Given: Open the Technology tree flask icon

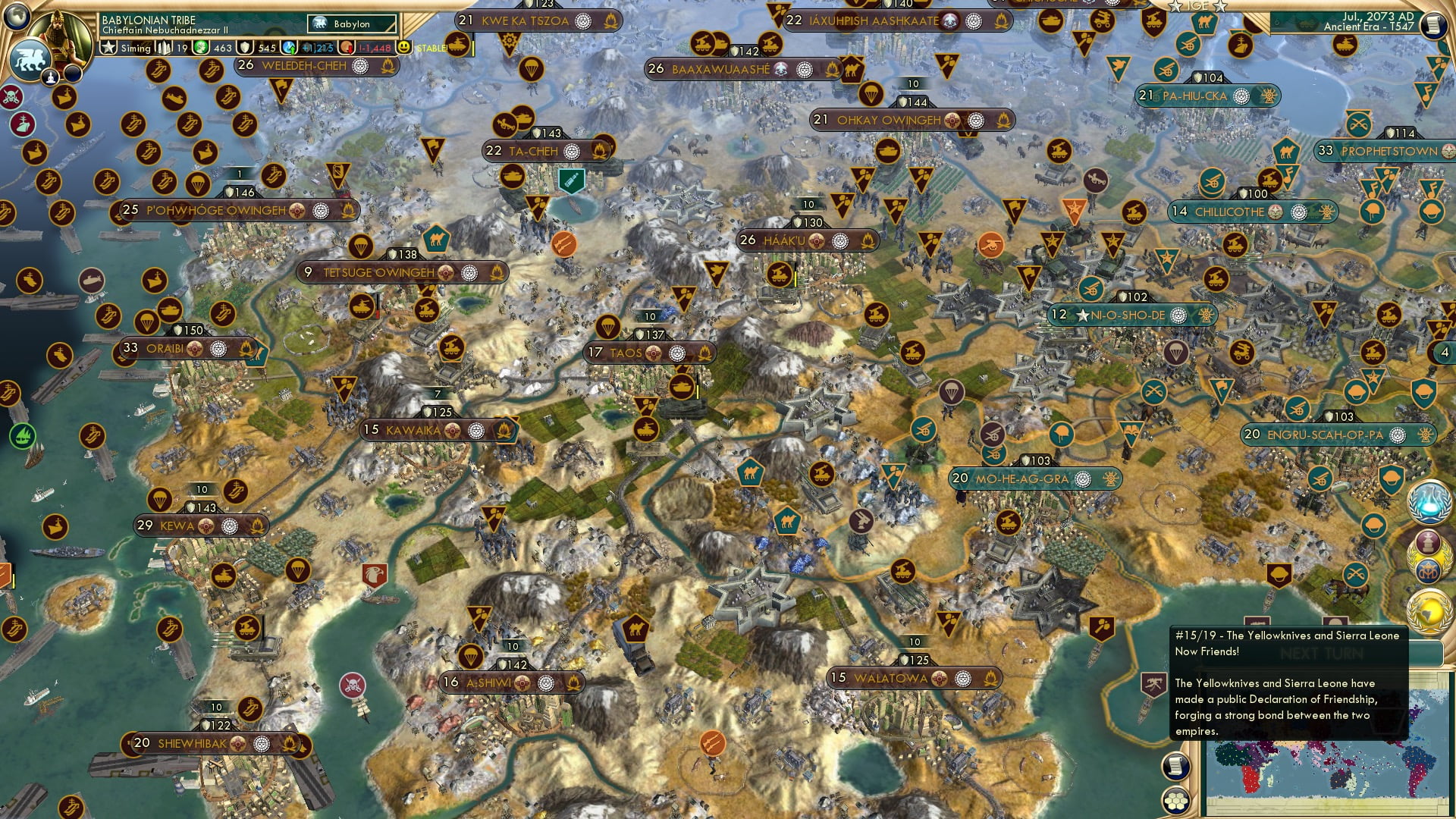Looking at the screenshot, I should coord(1429,502).
